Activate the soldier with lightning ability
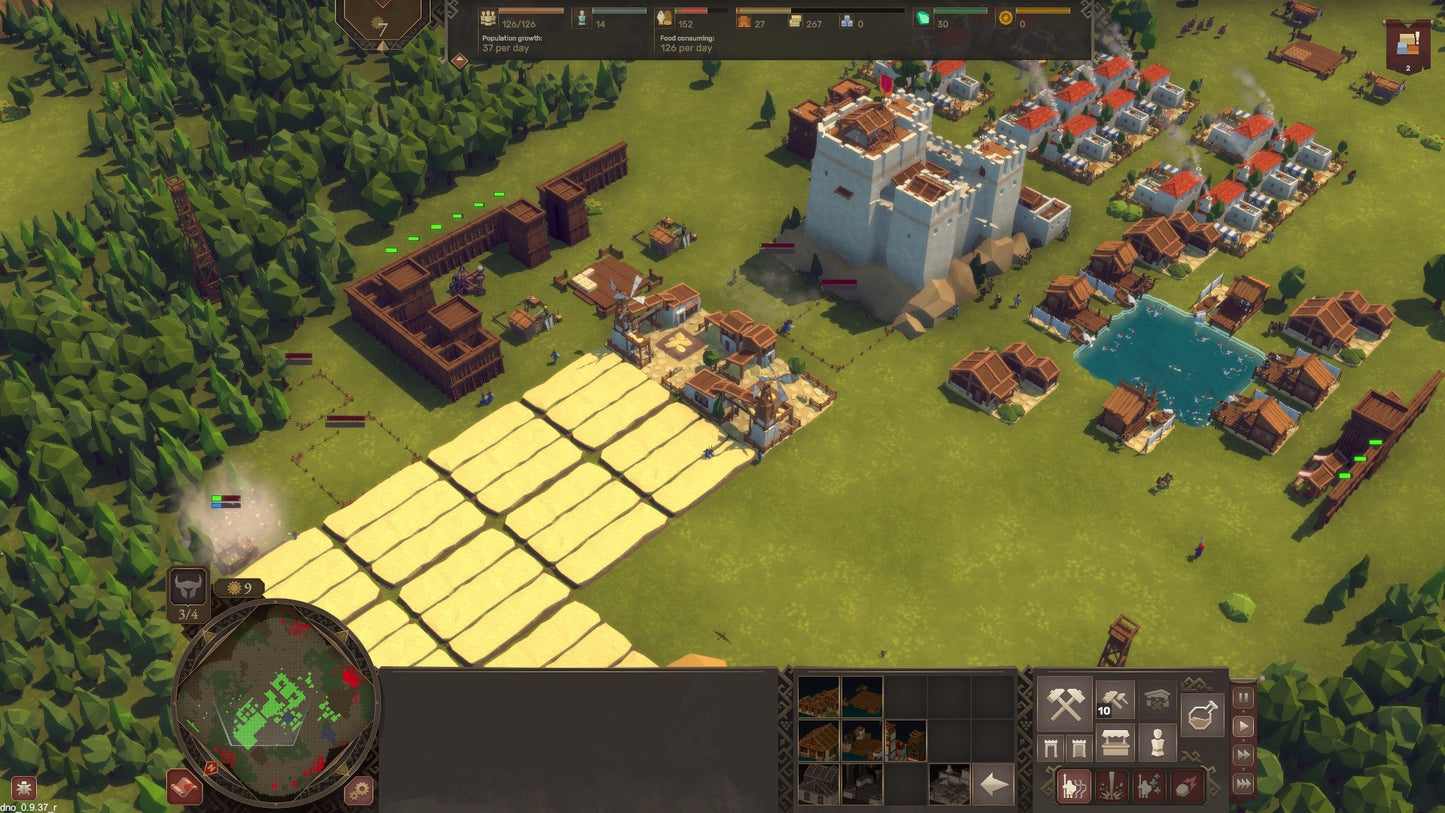Viewport: 1445px width, 813px height. [x=1074, y=786]
